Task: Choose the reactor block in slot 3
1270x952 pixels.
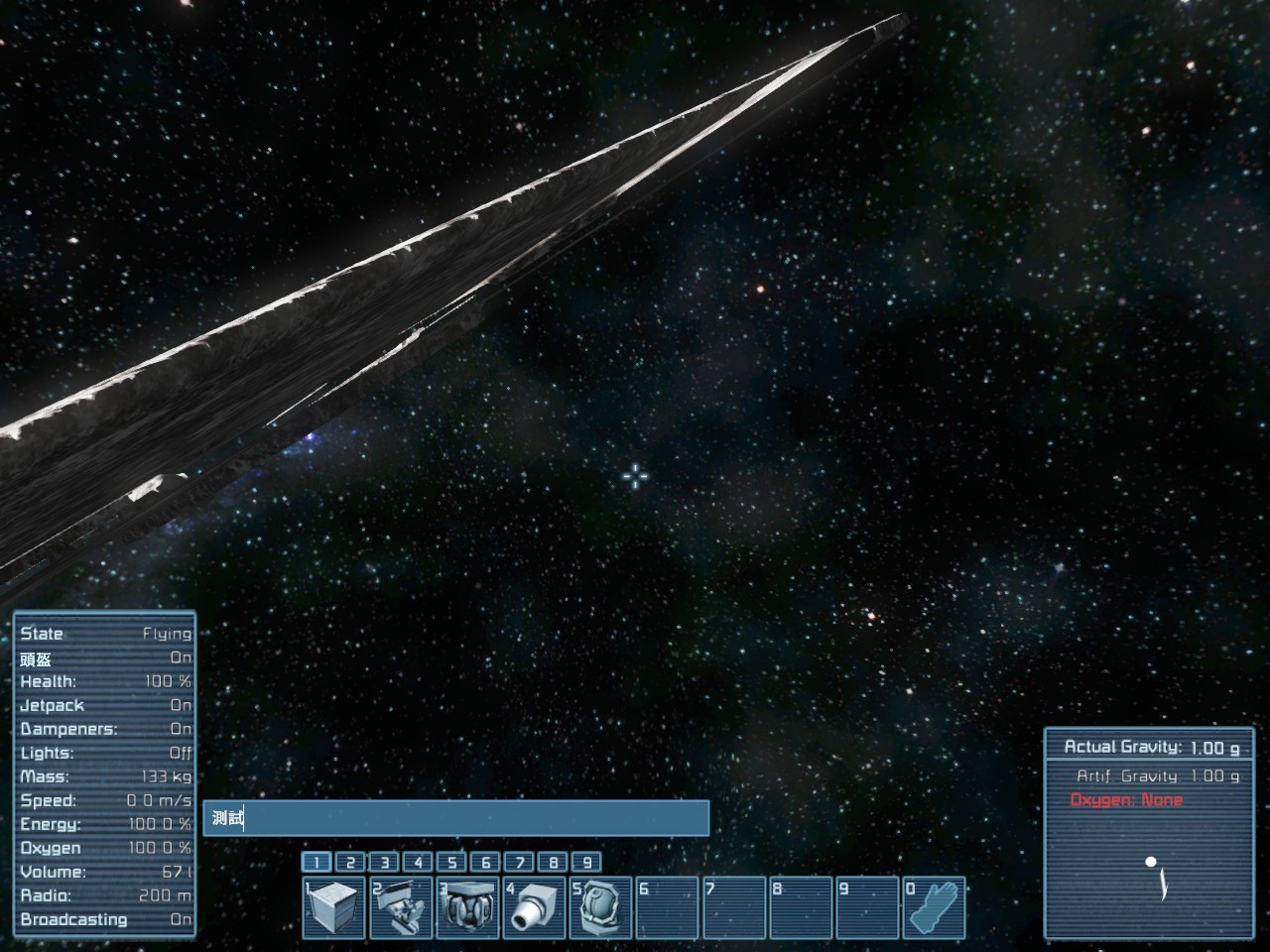Action: 468,907
